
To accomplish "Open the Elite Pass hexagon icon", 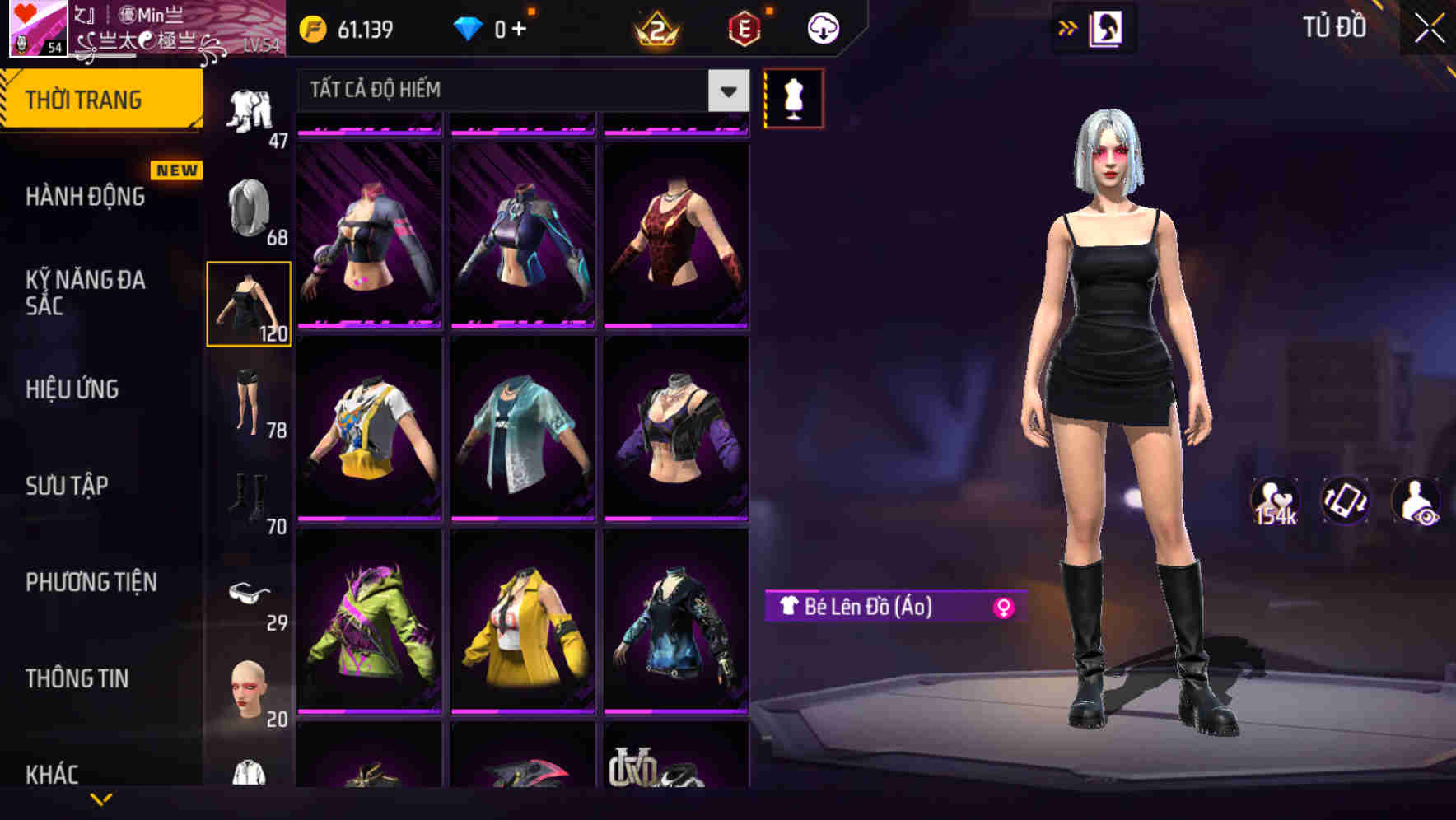I will [x=744, y=27].
